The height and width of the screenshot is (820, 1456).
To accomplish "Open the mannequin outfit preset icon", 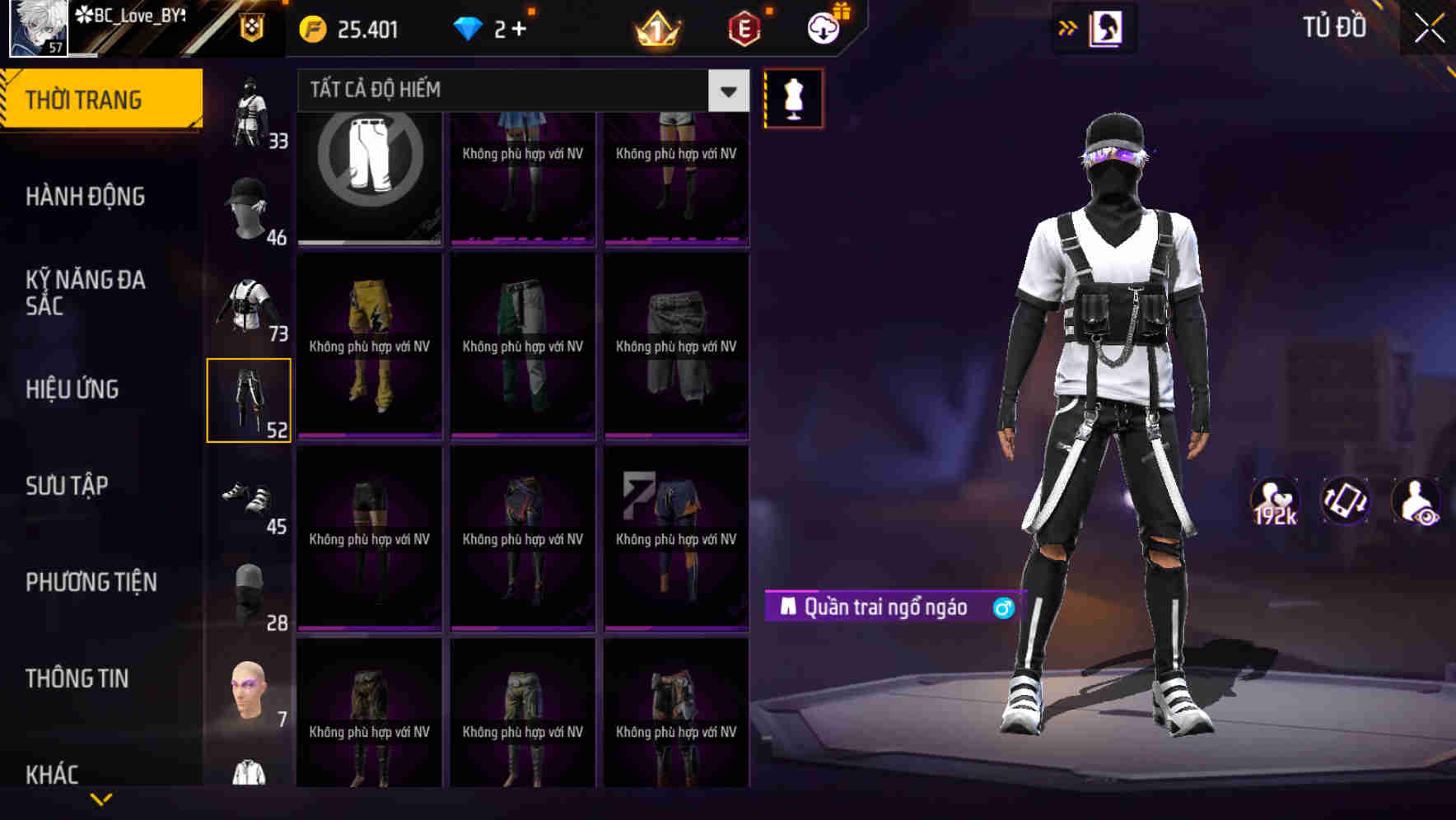I will (x=793, y=98).
